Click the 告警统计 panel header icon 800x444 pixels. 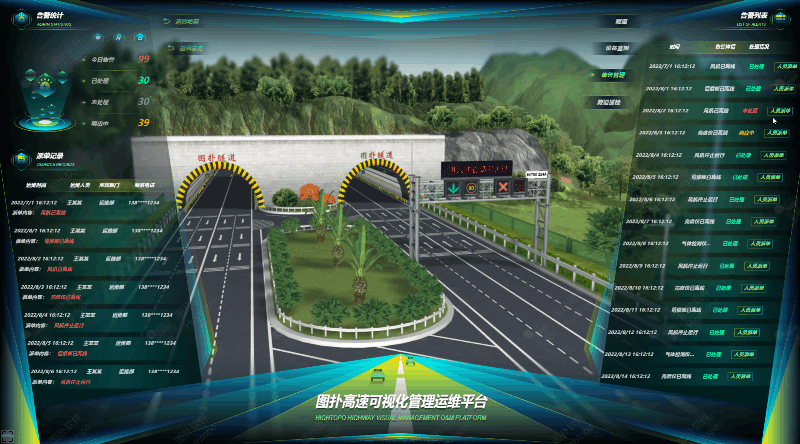pos(23,16)
